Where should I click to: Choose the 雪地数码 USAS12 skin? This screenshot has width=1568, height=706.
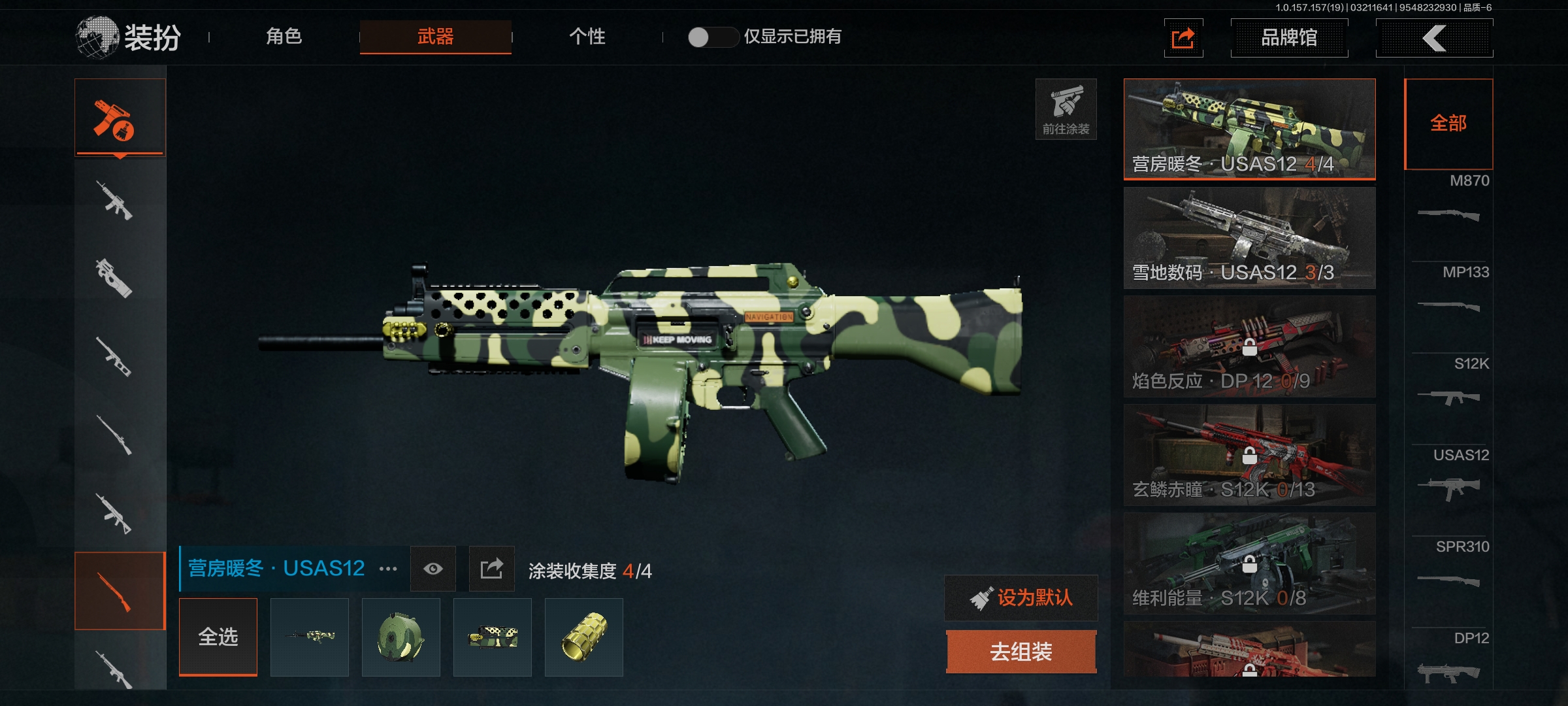pyautogui.click(x=1249, y=237)
